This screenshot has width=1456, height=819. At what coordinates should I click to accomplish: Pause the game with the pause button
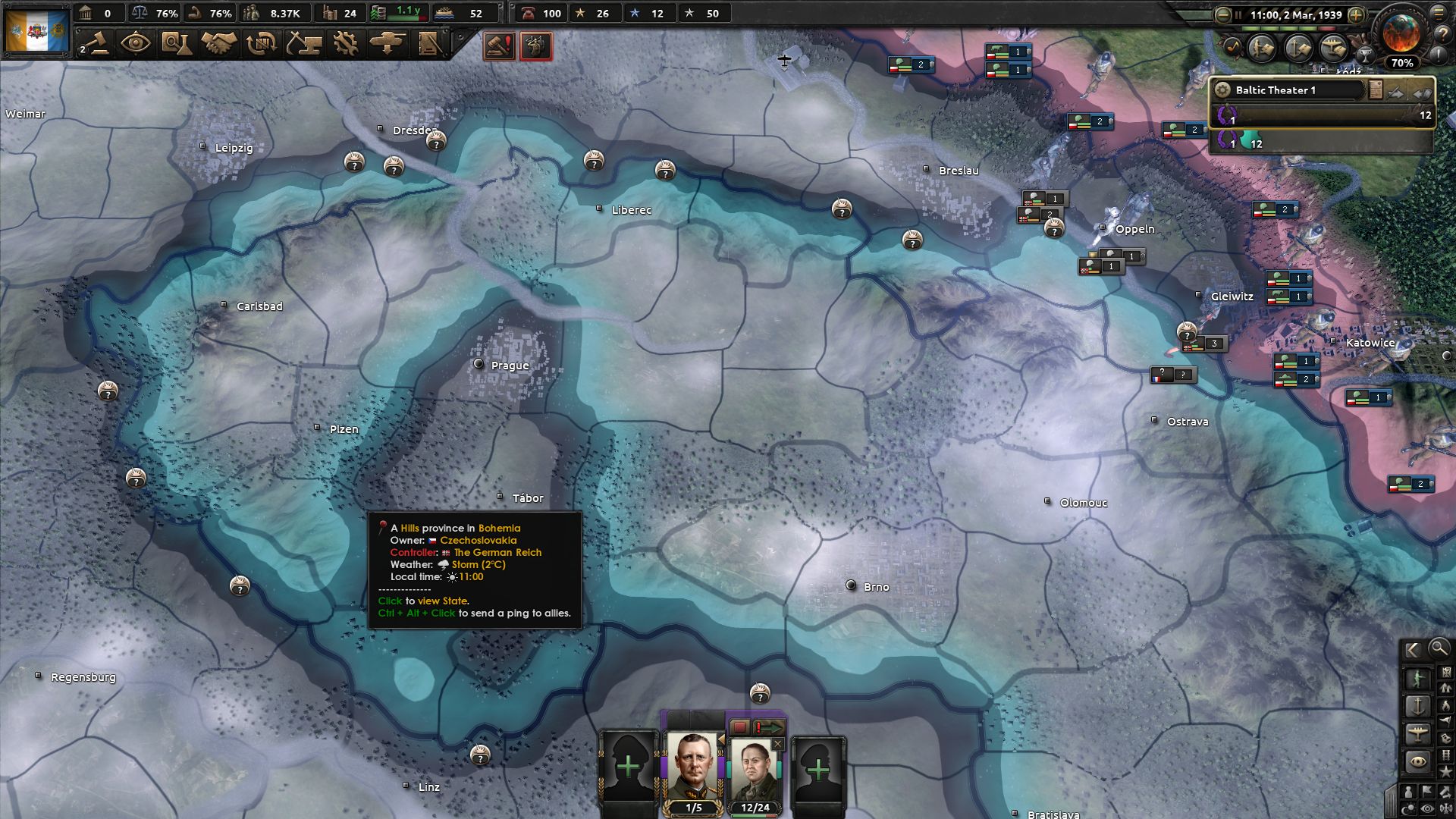(1239, 13)
